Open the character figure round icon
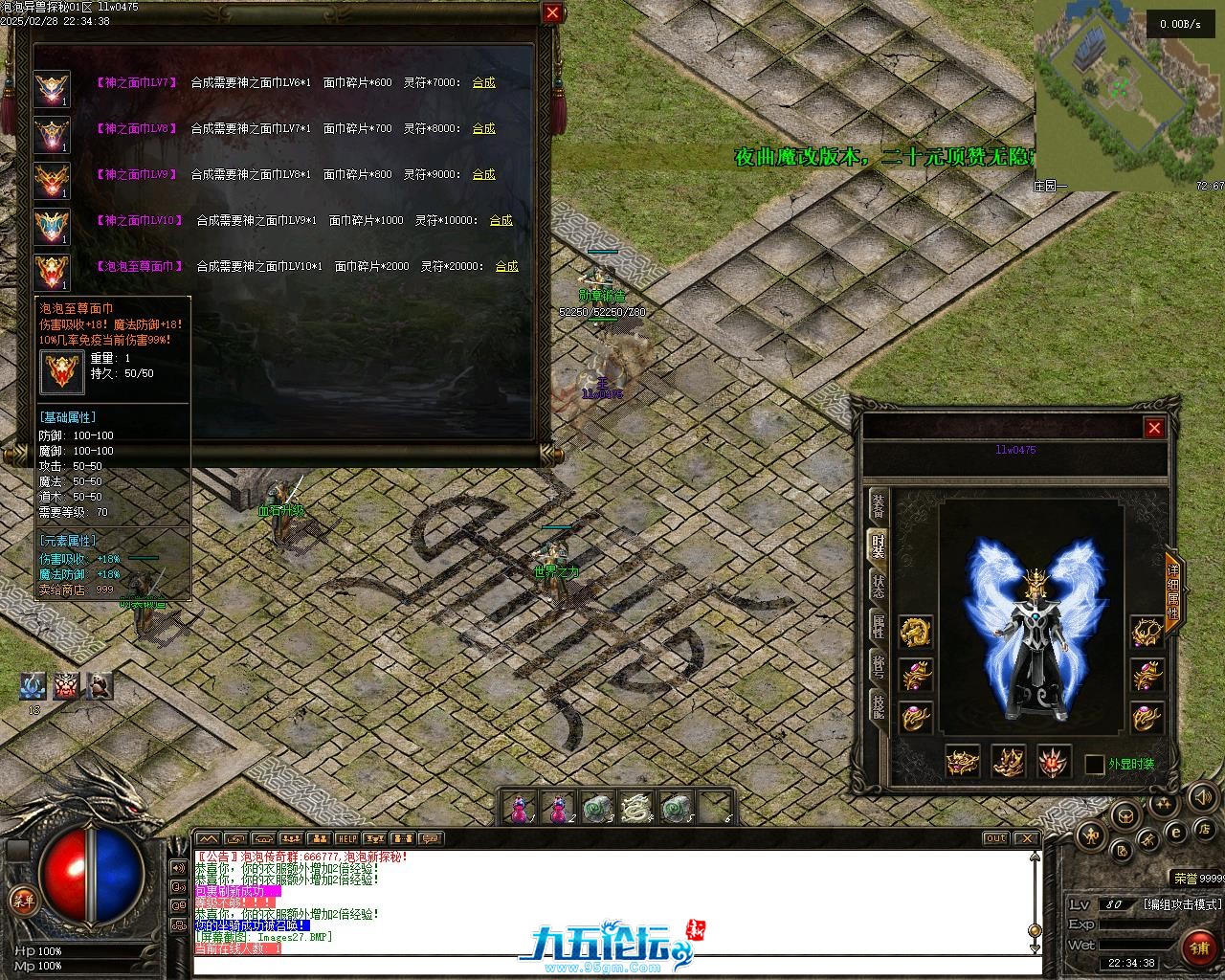1225x980 pixels. [x=1090, y=836]
